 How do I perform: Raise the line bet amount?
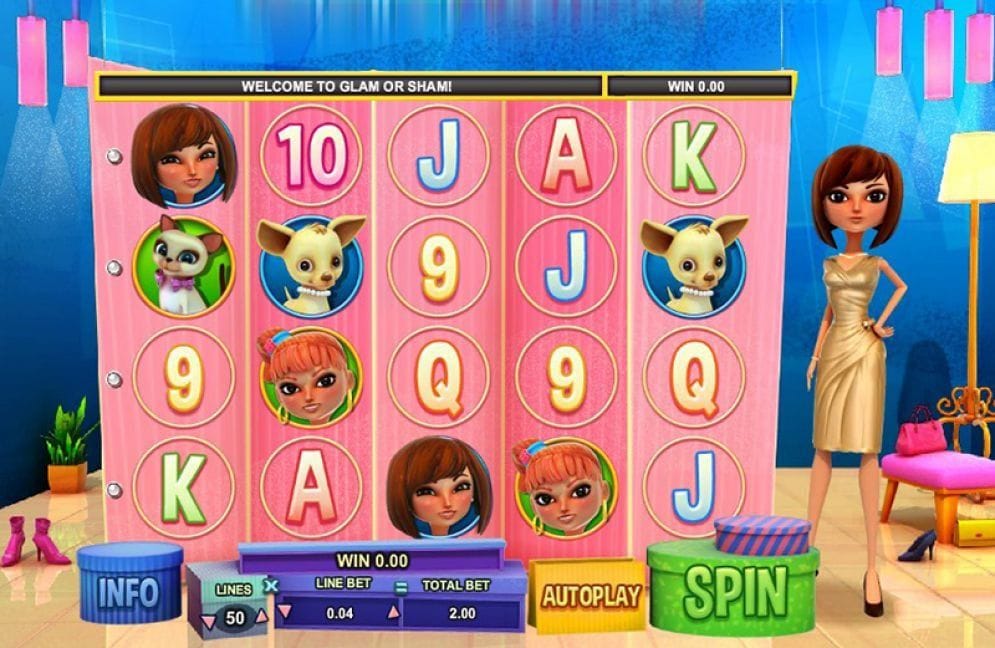click(x=392, y=612)
